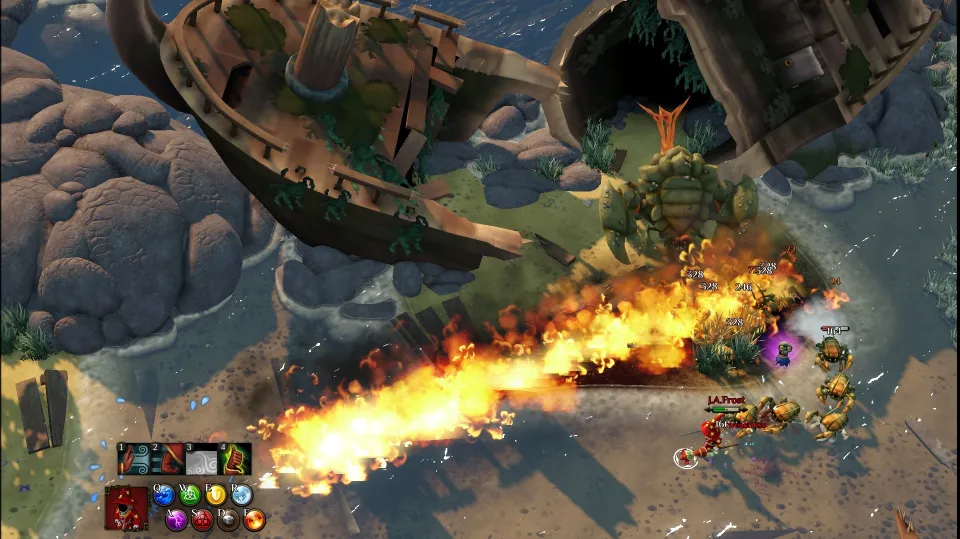Queue the green life element orb

click(190, 494)
